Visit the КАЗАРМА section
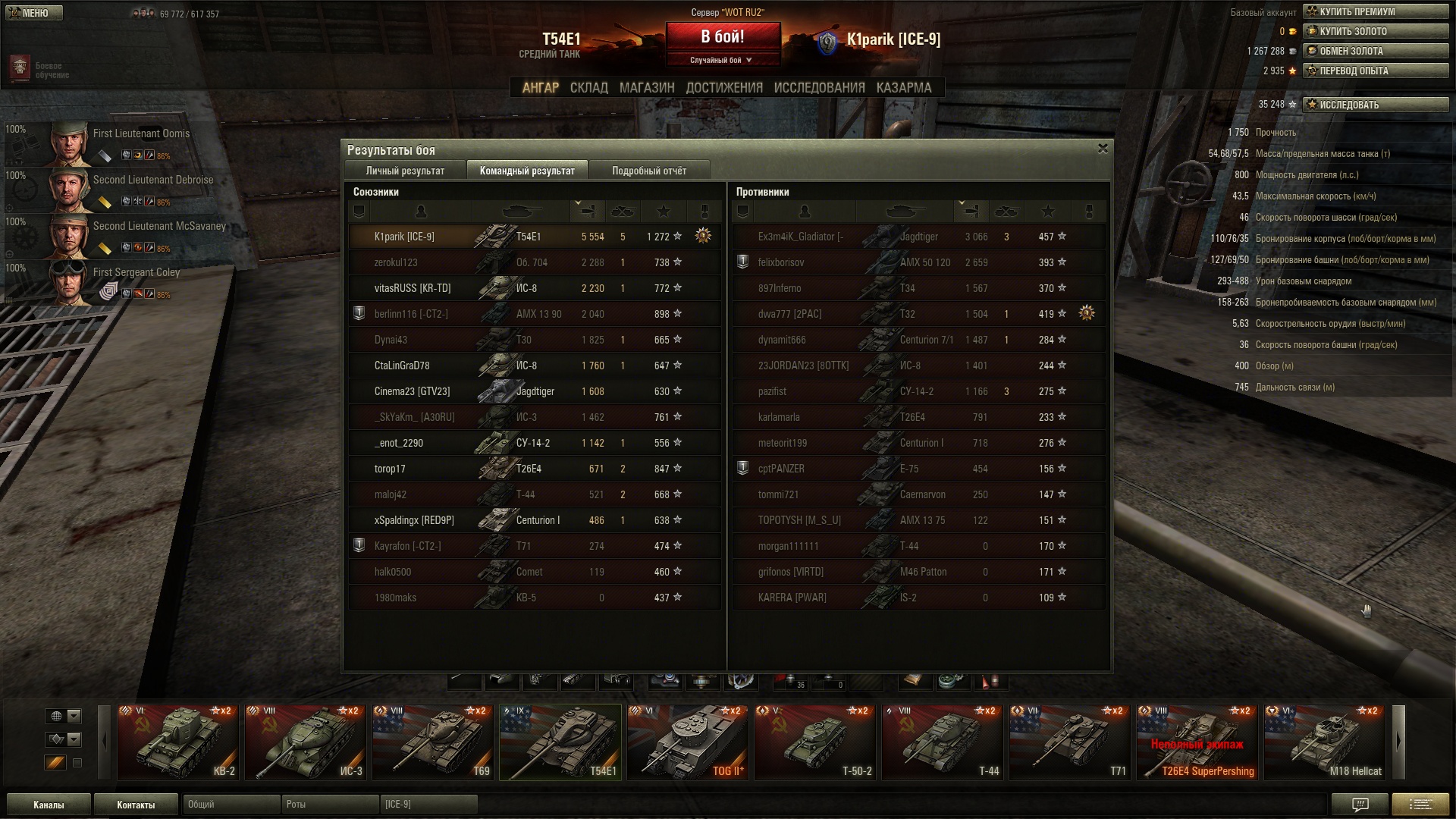This screenshot has height=819, width=1456. (904, 88)
